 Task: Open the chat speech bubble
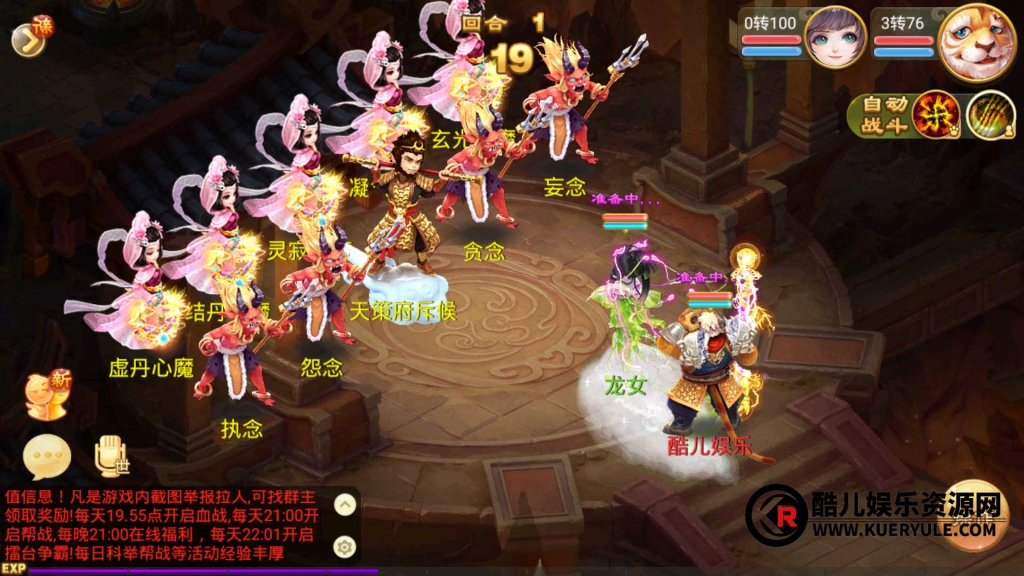tap(46, 457)
